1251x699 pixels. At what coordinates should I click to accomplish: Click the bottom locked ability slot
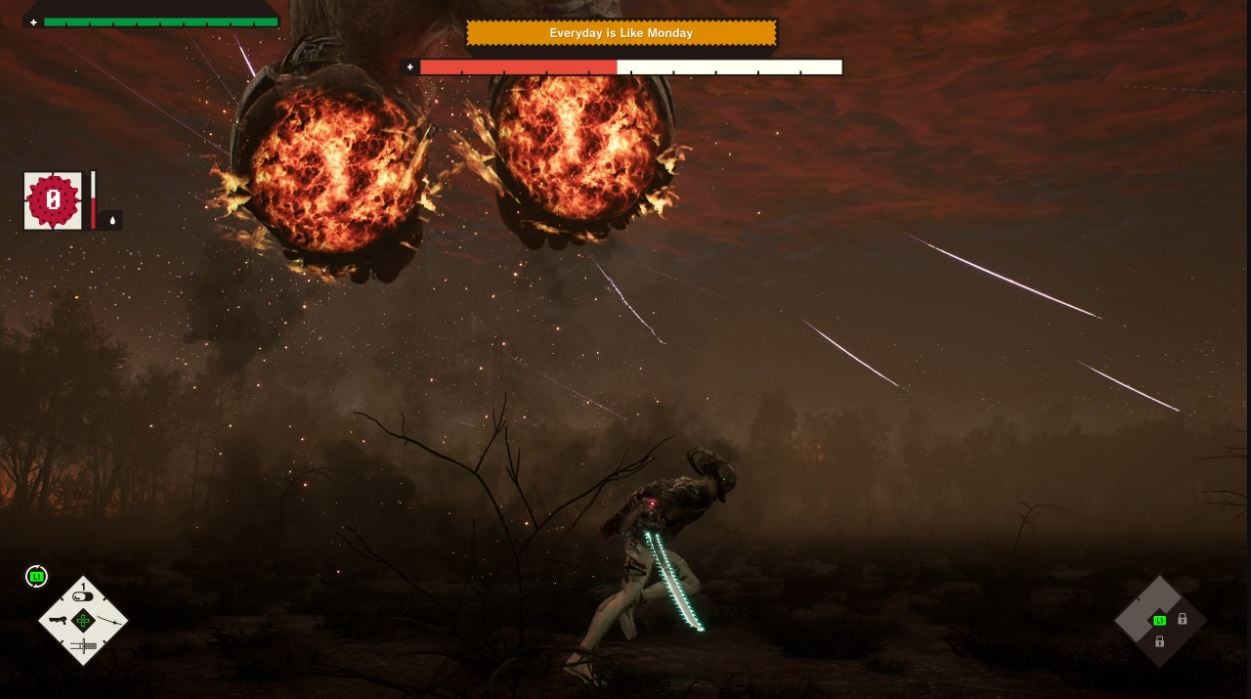tap(1159, 642)
